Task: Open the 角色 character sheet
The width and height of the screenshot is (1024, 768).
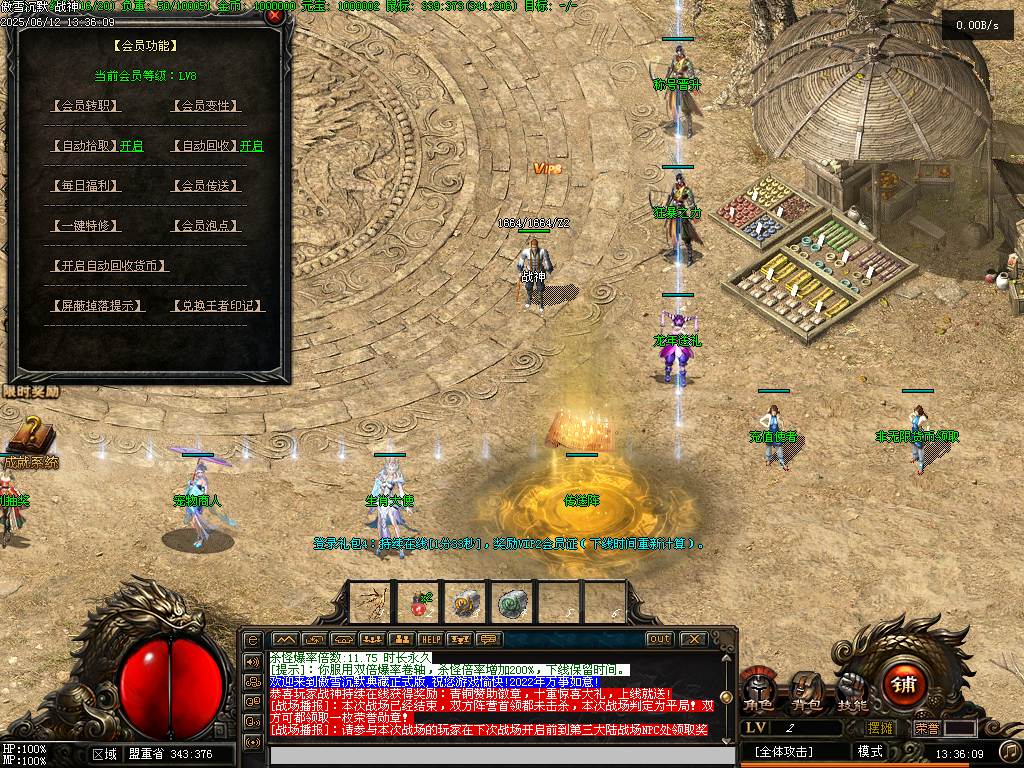Action: click(757, 692)
